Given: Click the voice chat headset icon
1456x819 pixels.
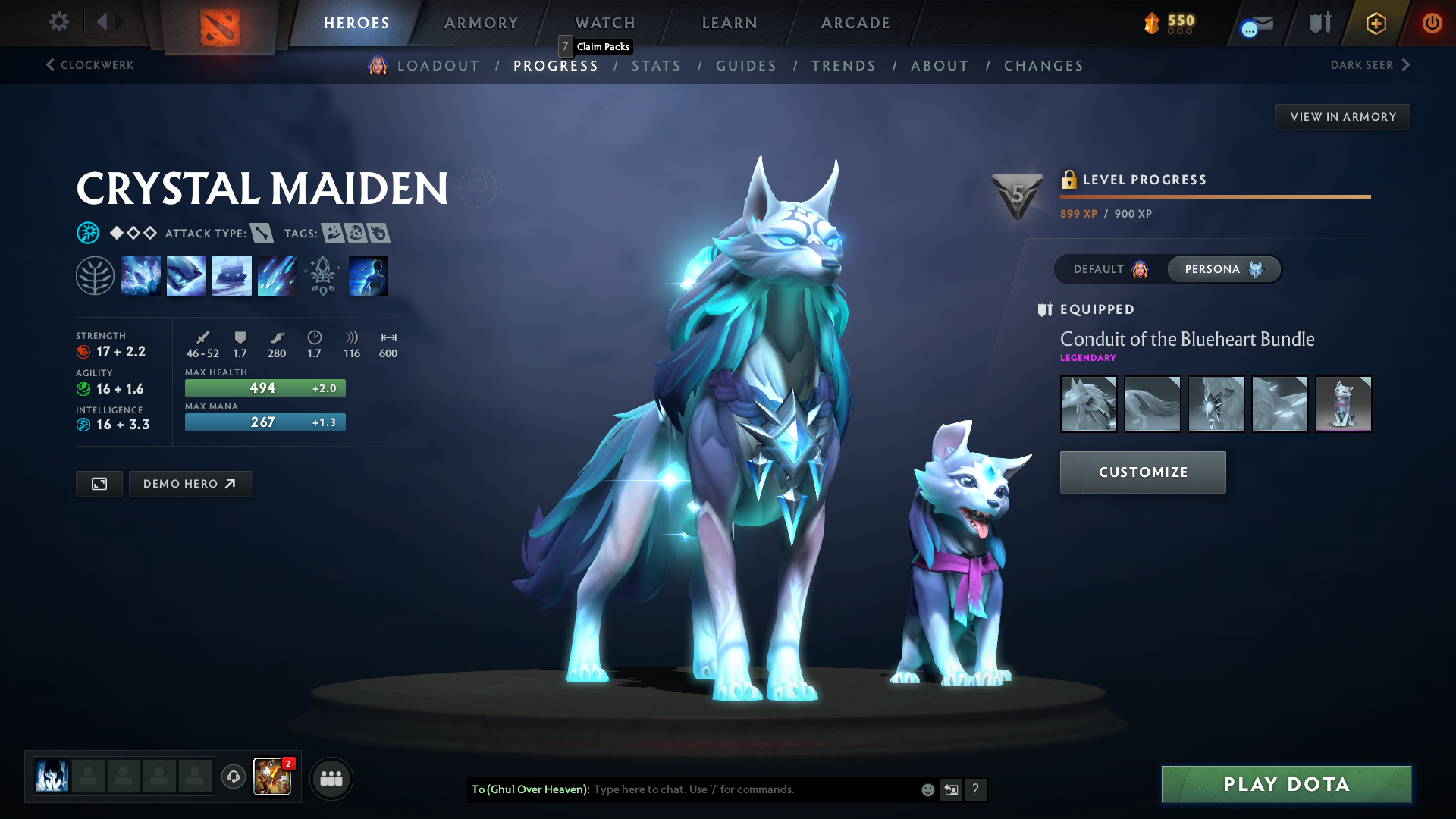Looking at the screenshot, I should (x=233, y=778).
